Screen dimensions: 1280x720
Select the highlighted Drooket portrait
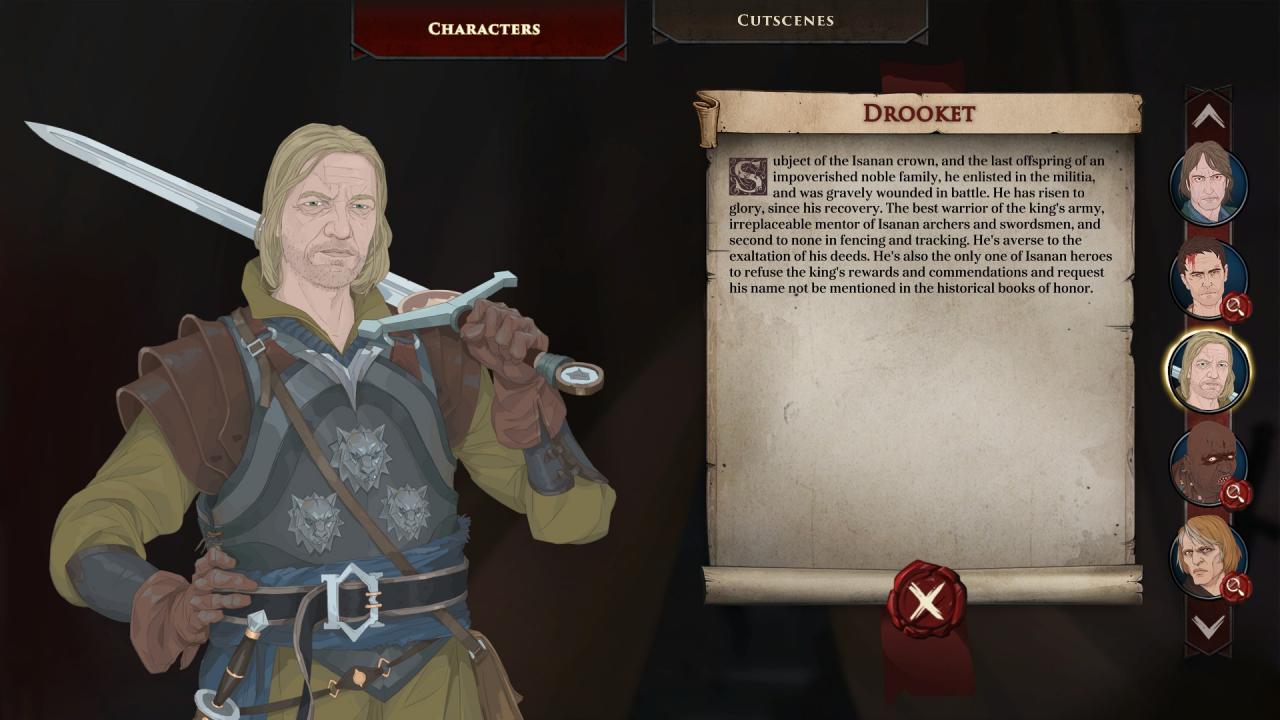(x=1207, y=371)
